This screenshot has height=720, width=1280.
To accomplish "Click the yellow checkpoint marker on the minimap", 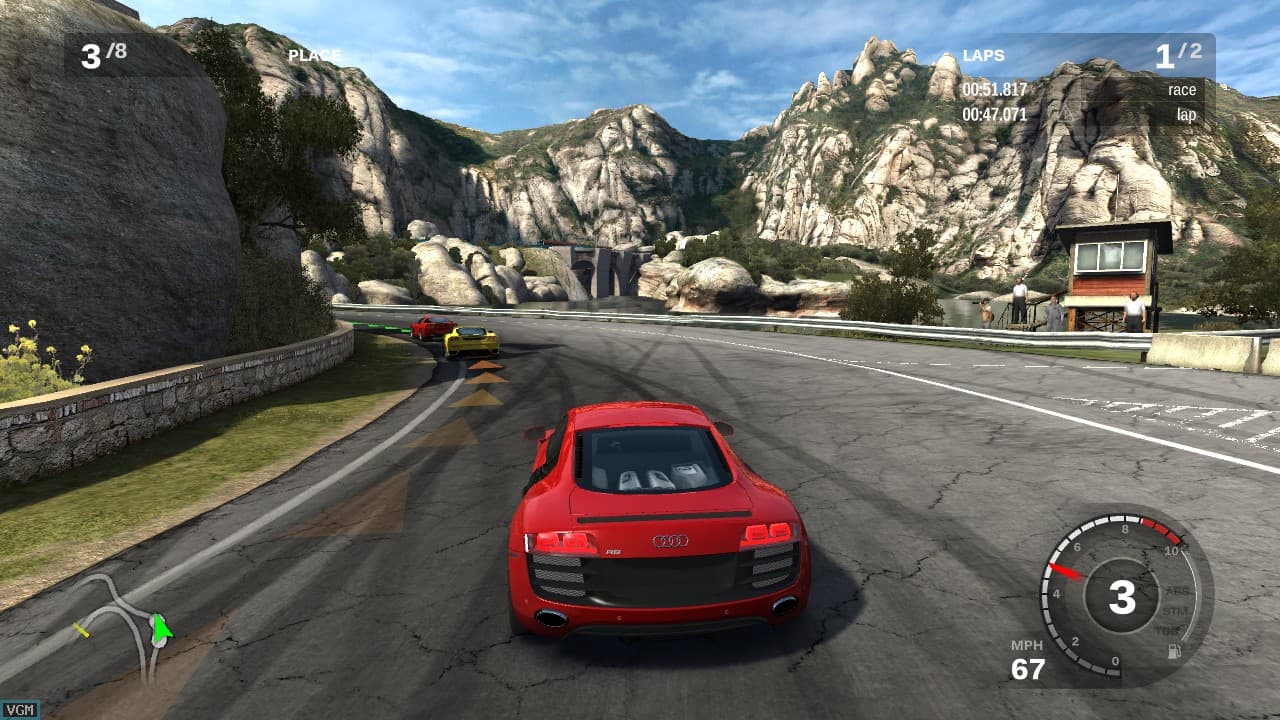I will click(x=82, y=631).
